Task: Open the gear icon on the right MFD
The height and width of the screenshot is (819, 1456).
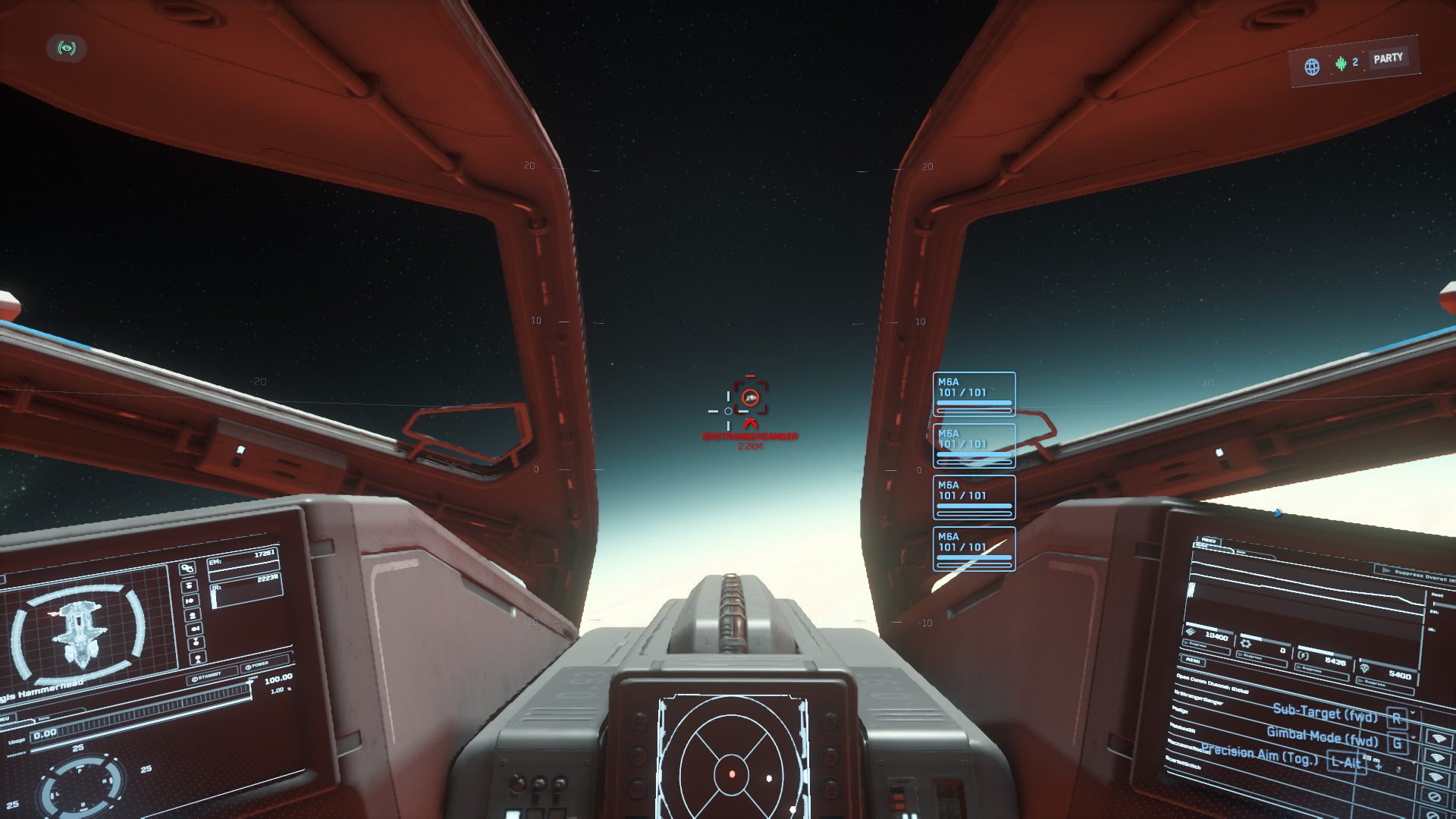Action: (1244, 645)
